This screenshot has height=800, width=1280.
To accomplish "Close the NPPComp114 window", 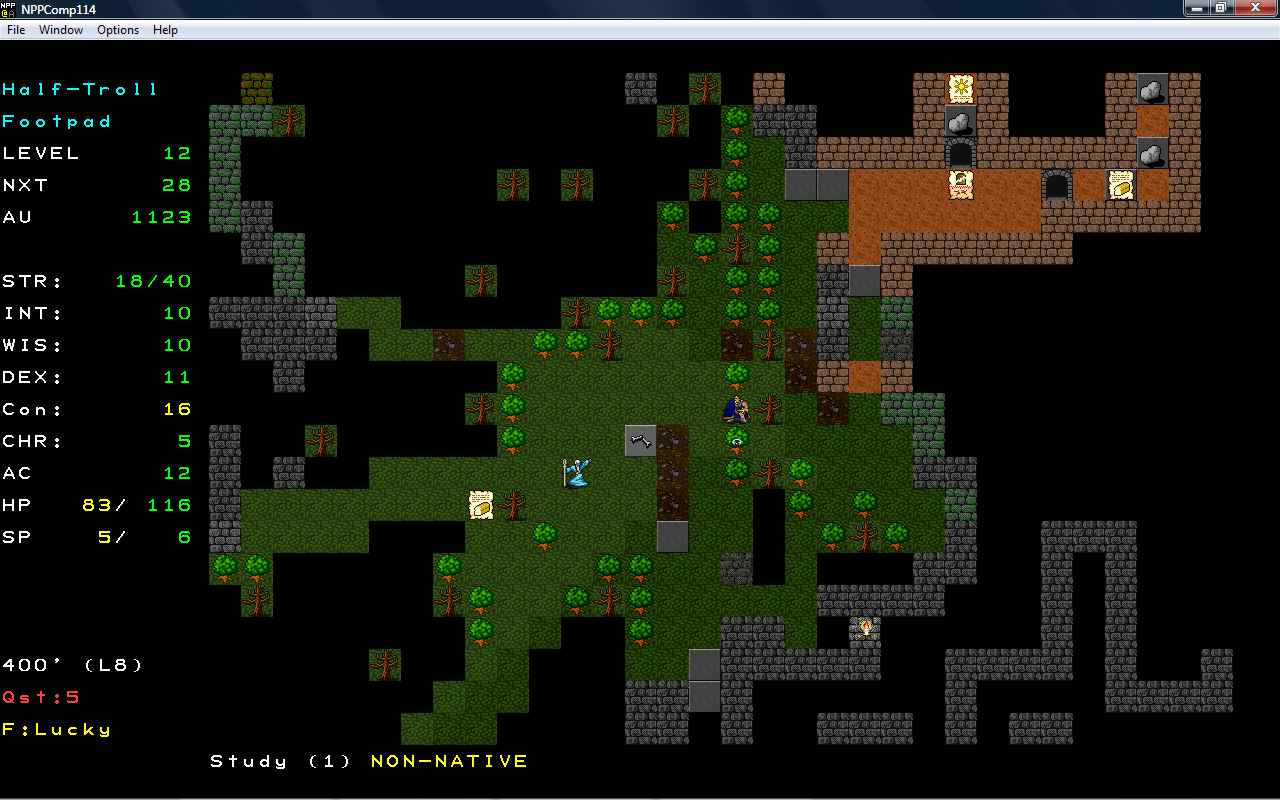I will tap(1255, 8).
